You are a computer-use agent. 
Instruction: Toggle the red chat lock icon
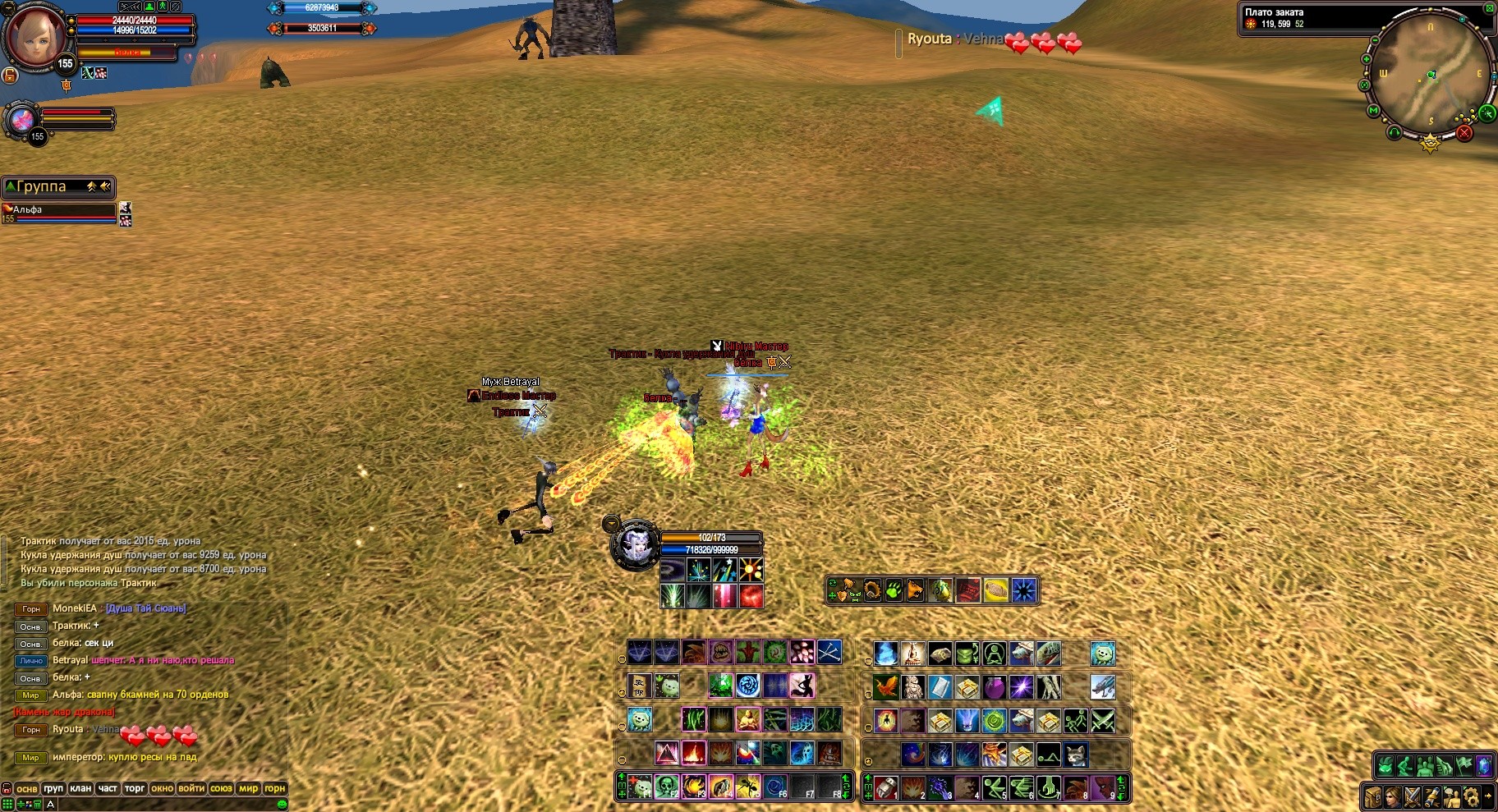(7, 788)
